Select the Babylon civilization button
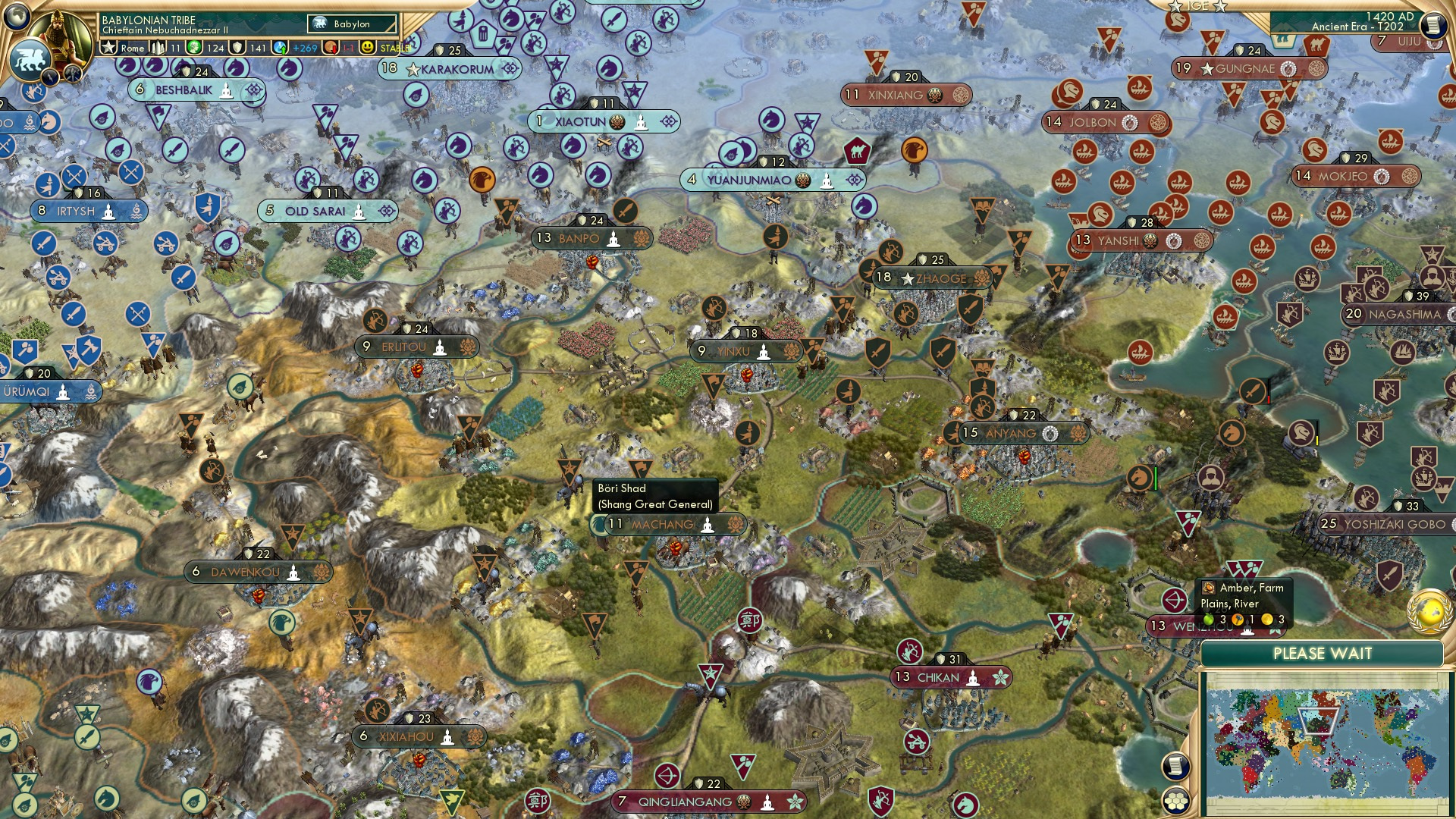Viewport: 1456px width, 819px height. click(x=353, y=24)
